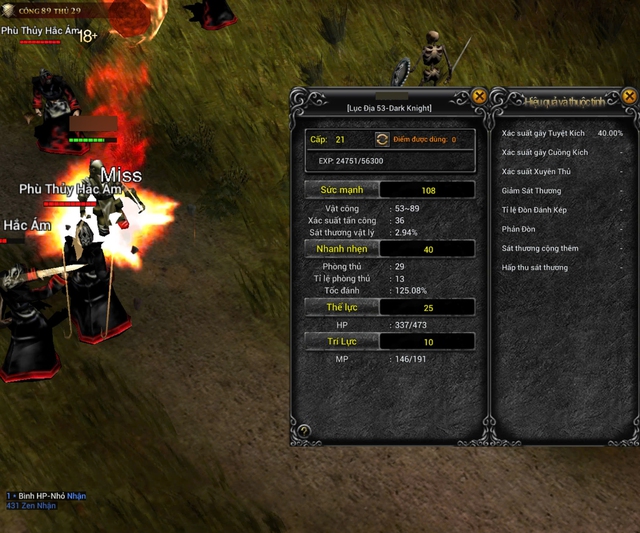Close the character stats panel
The height and width of the screenshot is (533, 640).
[x=479, y=96]
